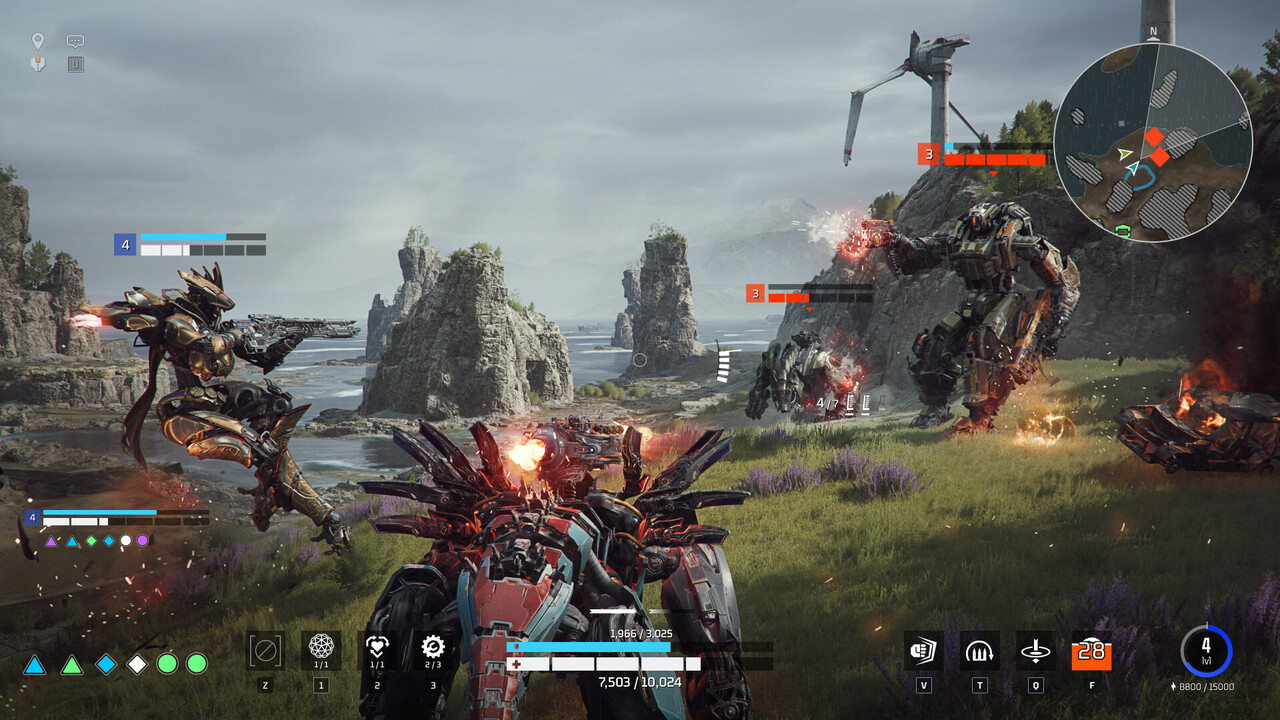Click the level 4 progress ring
The image size is (1280, 720).
(1206, 650)
